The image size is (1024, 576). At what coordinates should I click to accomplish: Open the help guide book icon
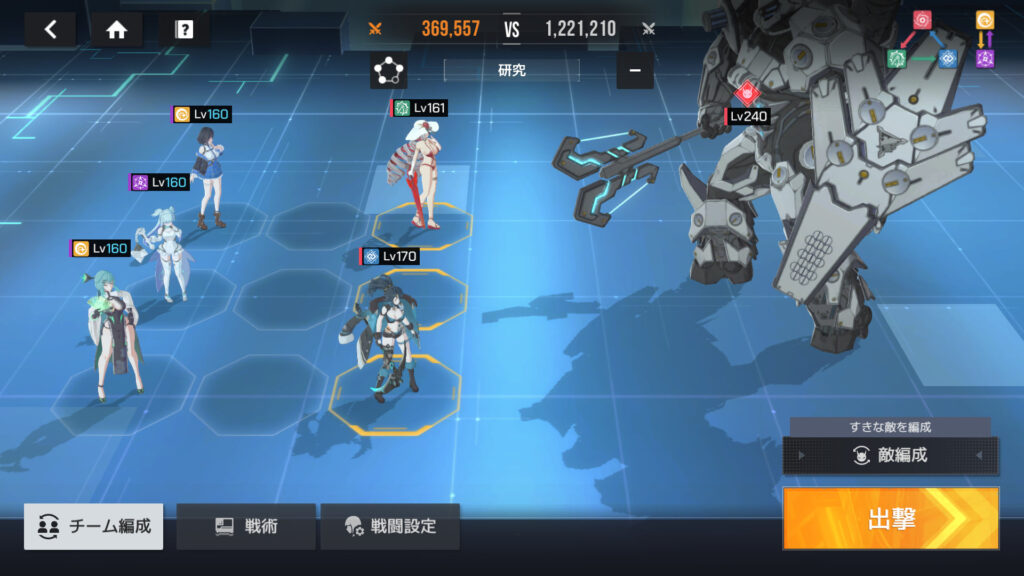tap(184, 29)
